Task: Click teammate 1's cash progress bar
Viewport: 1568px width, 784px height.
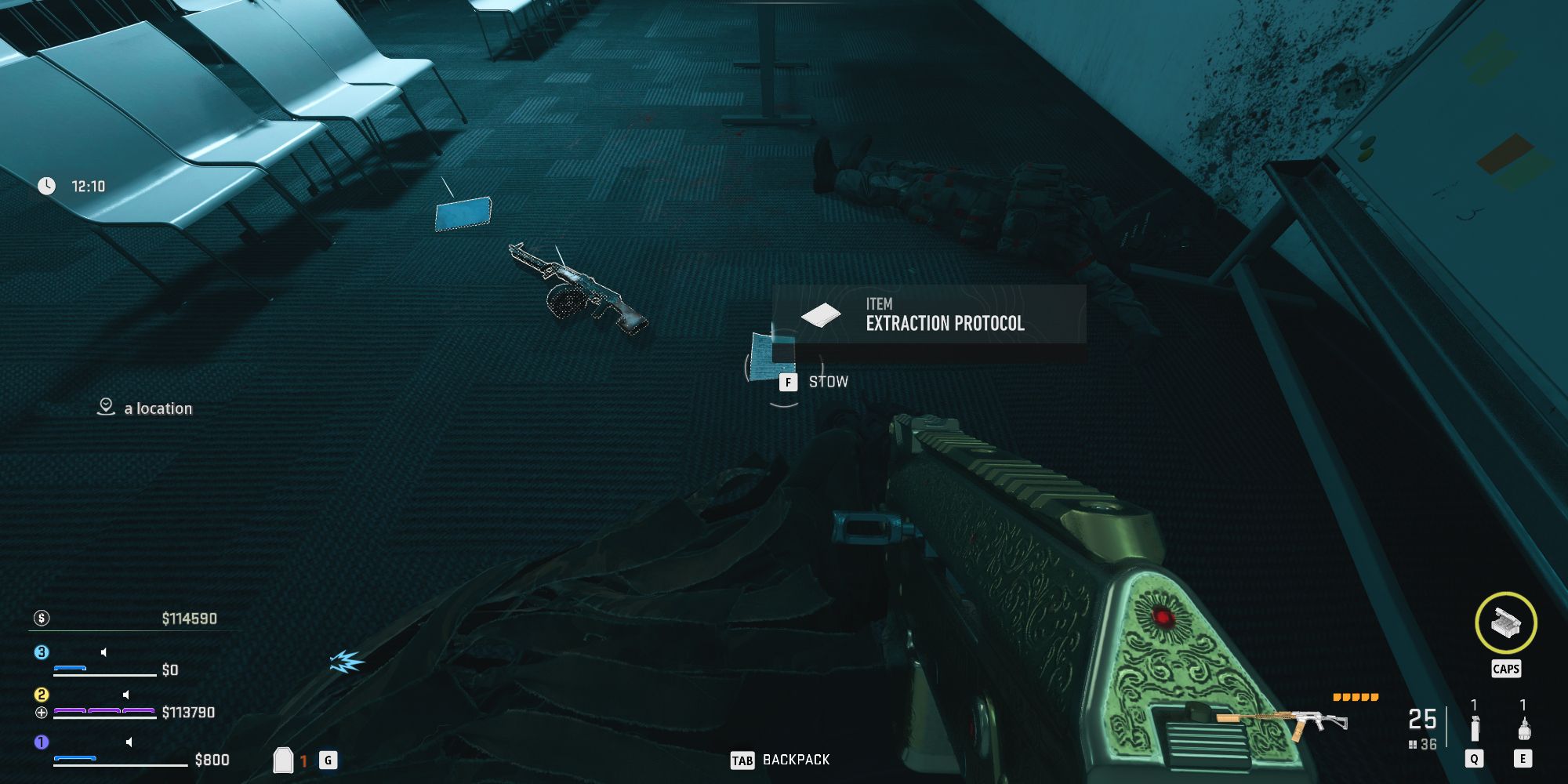Action: 74,757
